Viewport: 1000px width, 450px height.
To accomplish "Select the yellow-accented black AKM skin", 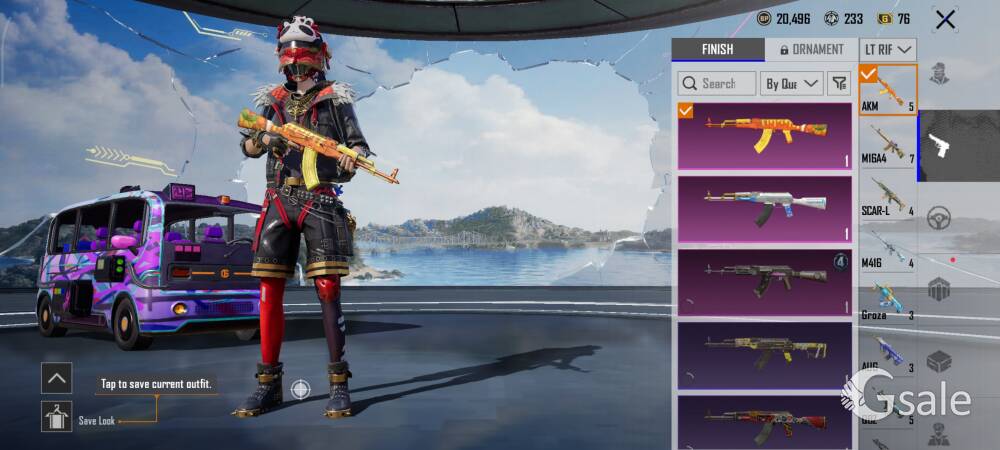I will point(765,354).
